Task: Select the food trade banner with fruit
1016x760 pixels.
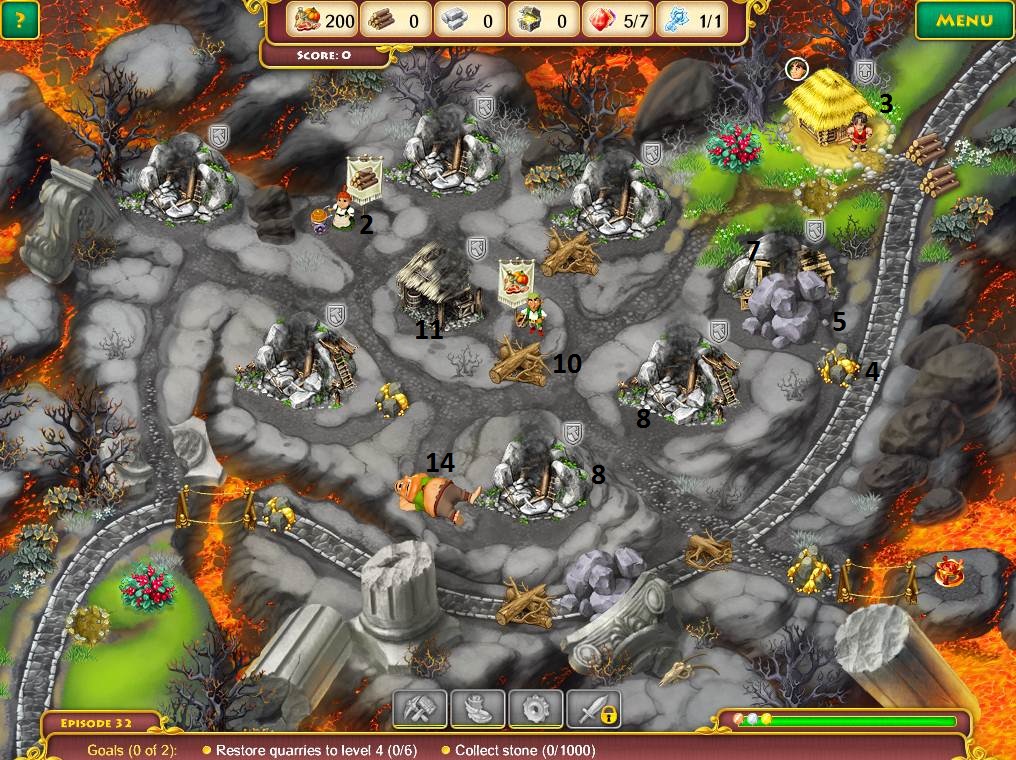Action: pyautogui.click(x=518, y=278)
